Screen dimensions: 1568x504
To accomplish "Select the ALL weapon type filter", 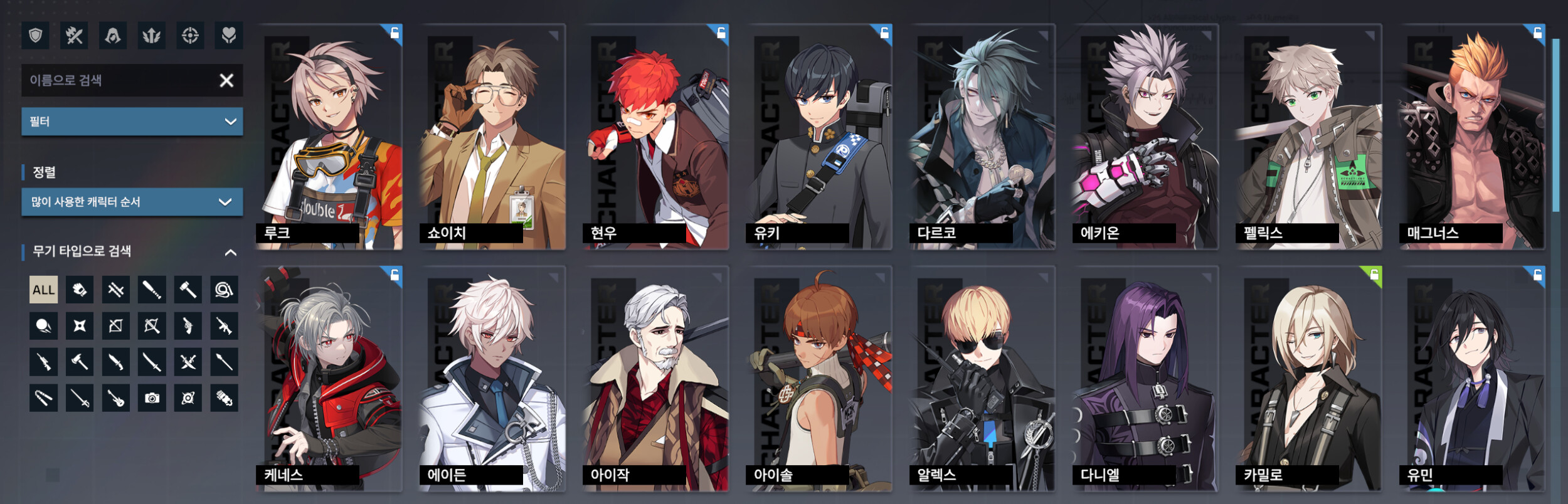I will [43, 290].
